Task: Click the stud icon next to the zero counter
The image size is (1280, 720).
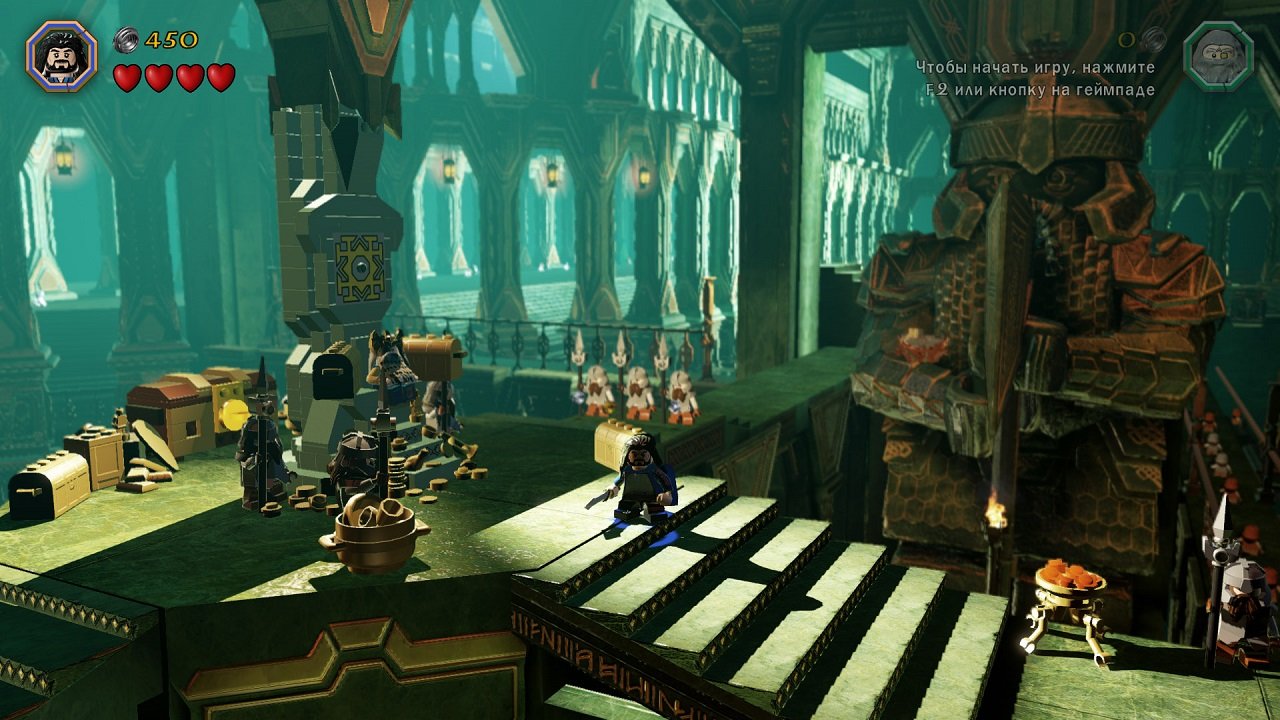Action: click(x=1151, y=41)
